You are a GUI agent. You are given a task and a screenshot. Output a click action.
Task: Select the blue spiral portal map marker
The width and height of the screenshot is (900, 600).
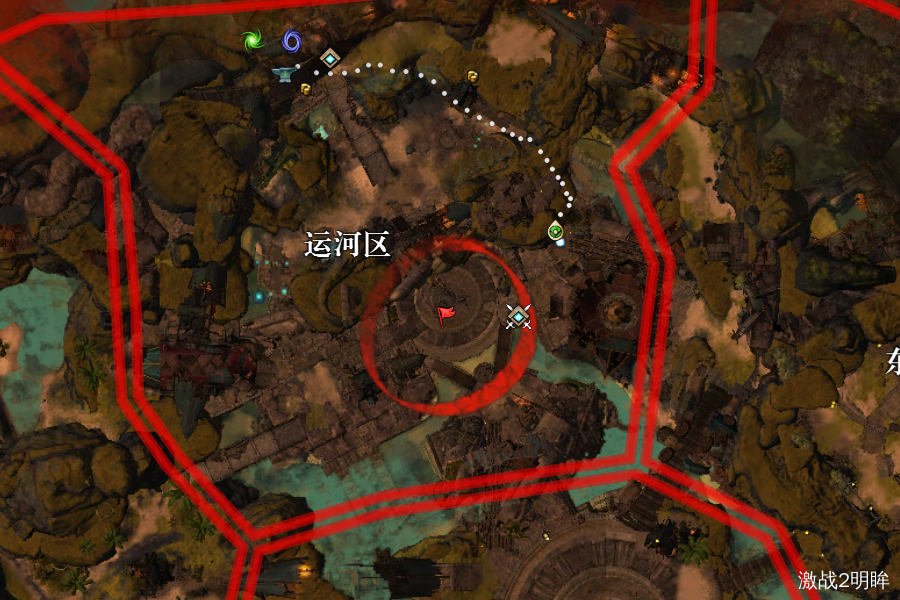291,41
